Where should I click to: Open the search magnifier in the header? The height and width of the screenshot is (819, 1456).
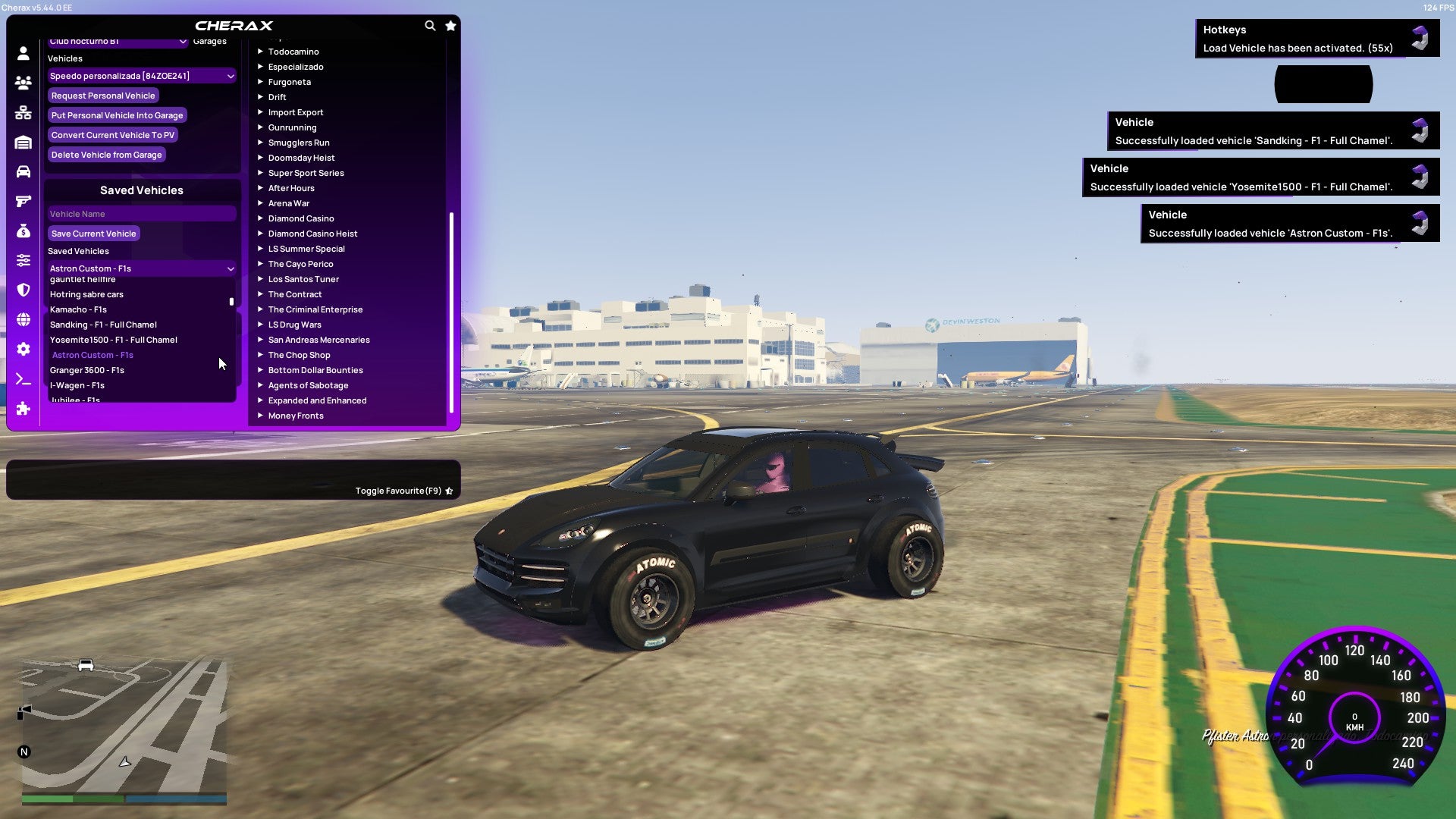point(430,25)
